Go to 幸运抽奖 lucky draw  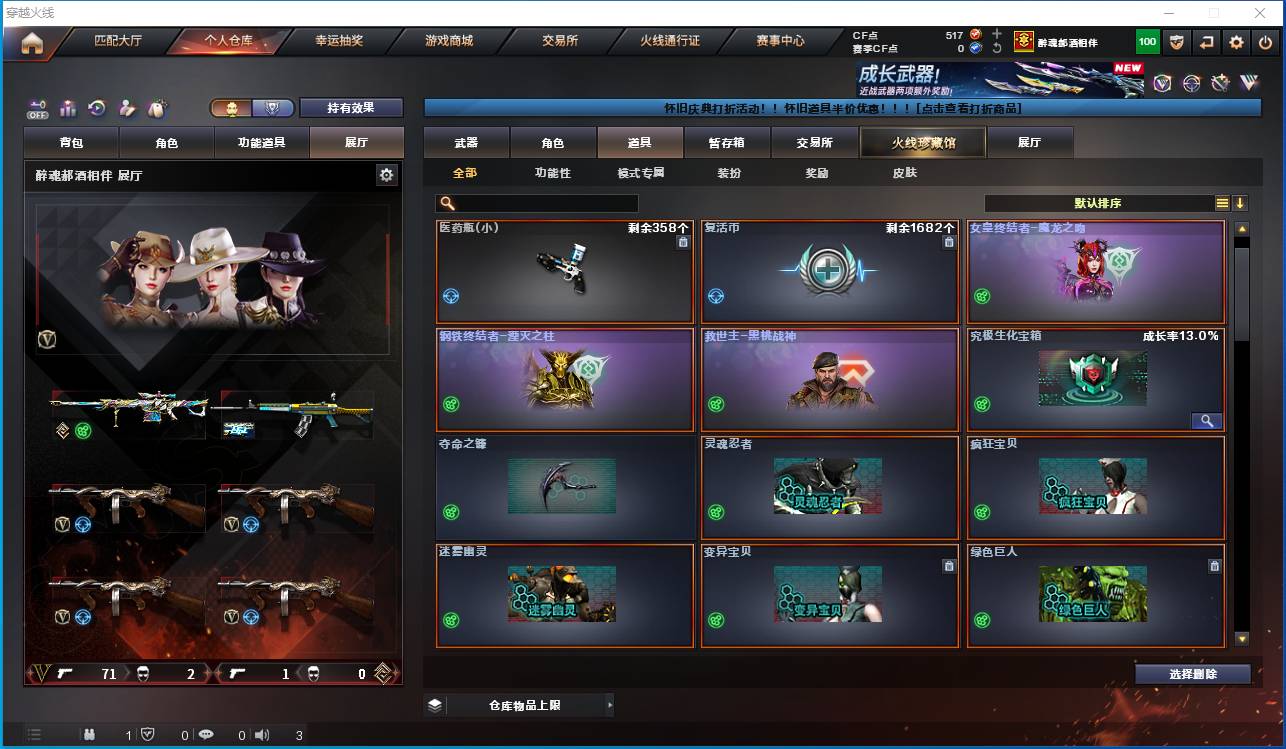pyautogui.click(x=339, y=42)
